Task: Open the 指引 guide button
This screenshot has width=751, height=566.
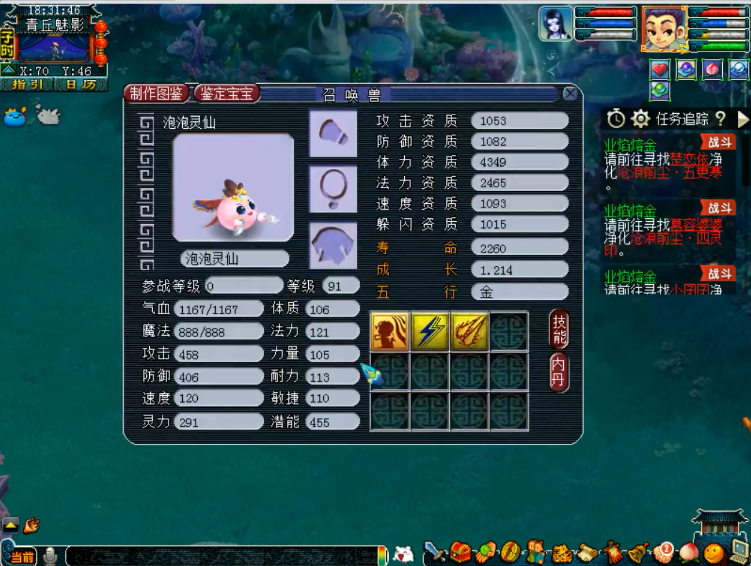Action: point(27,84)
